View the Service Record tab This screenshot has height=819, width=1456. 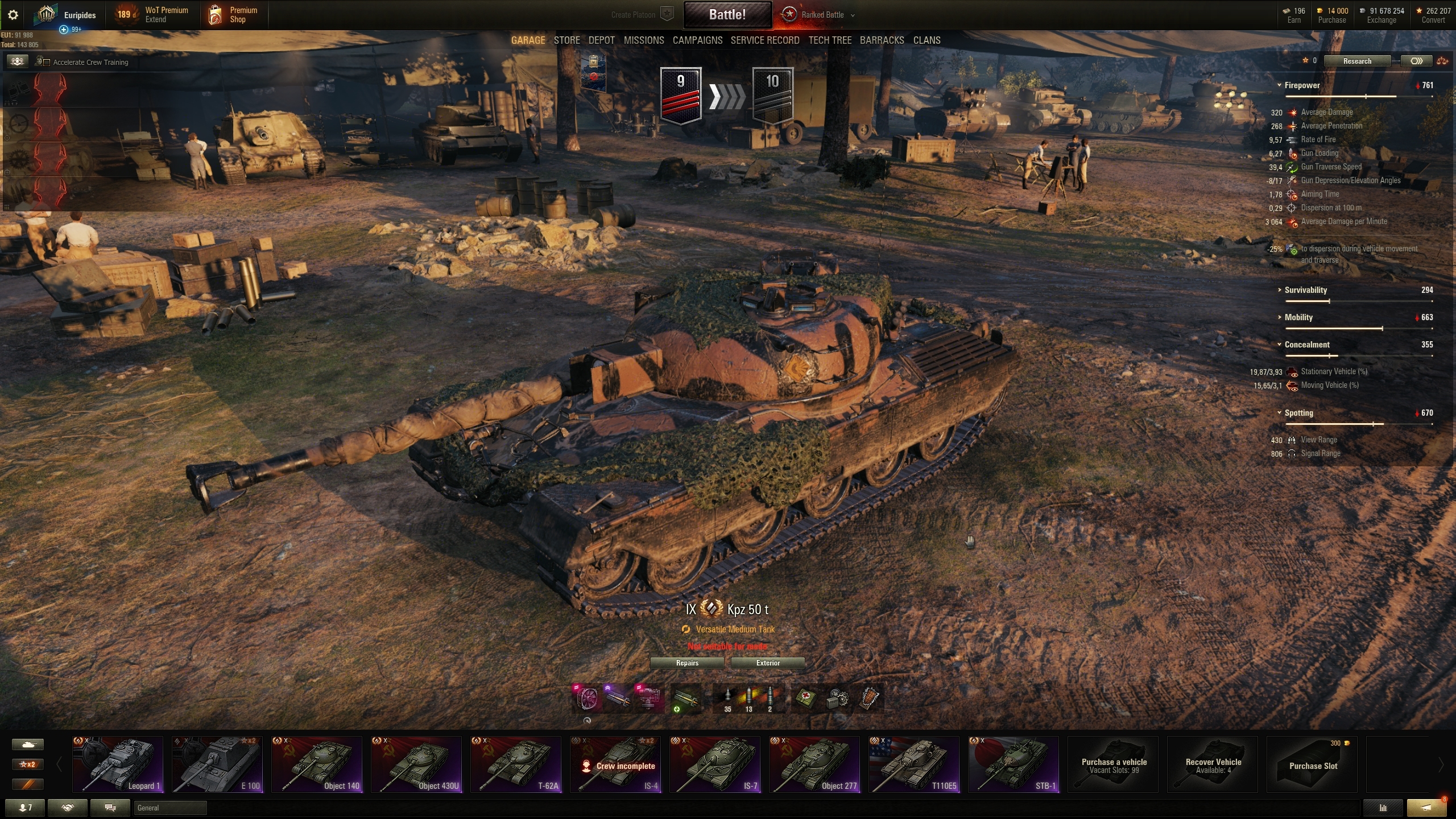click(764, 40)
